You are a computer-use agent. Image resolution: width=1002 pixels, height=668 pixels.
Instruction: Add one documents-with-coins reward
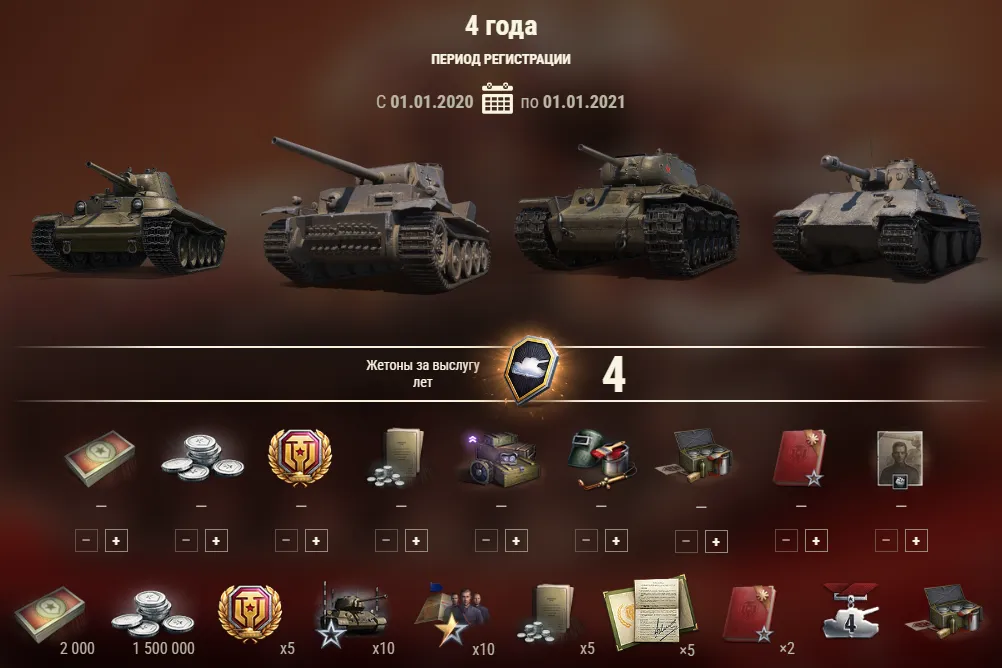point(416,540)
